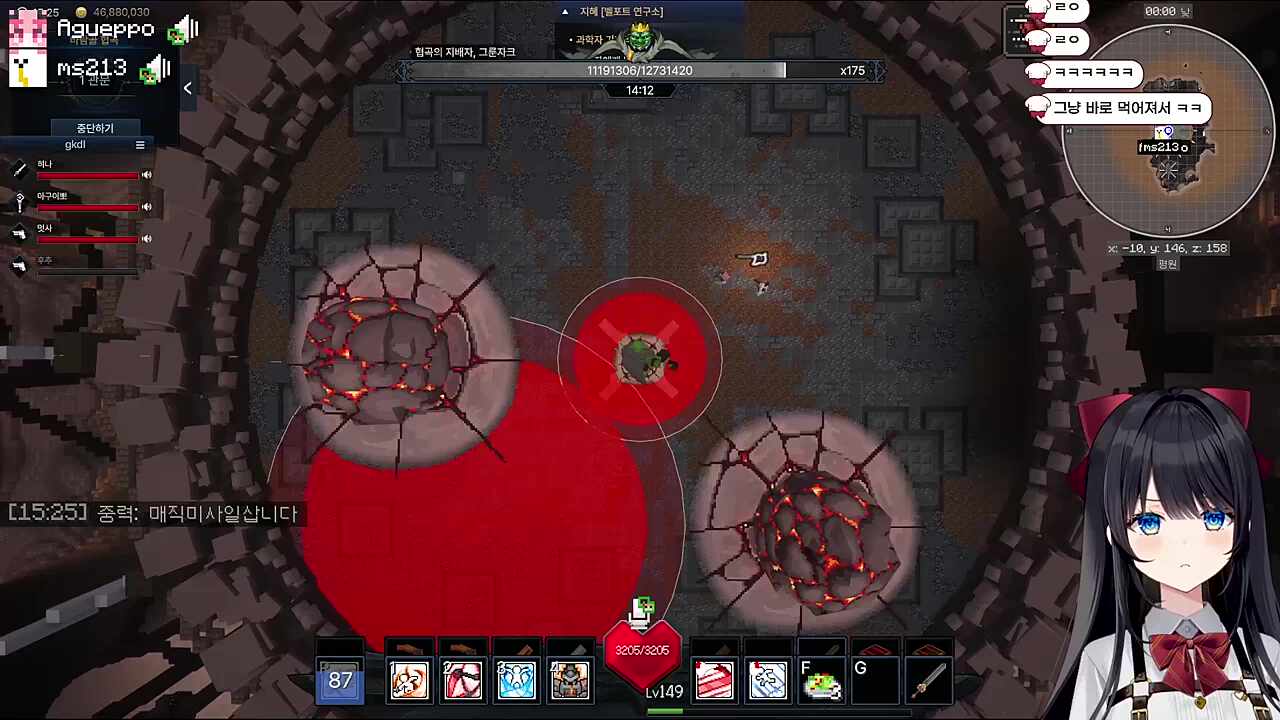Viewport: 1280px width, 720px height.
Task: Use the food item in slot F
Action: pyautogui.click(x=821, y=680)
